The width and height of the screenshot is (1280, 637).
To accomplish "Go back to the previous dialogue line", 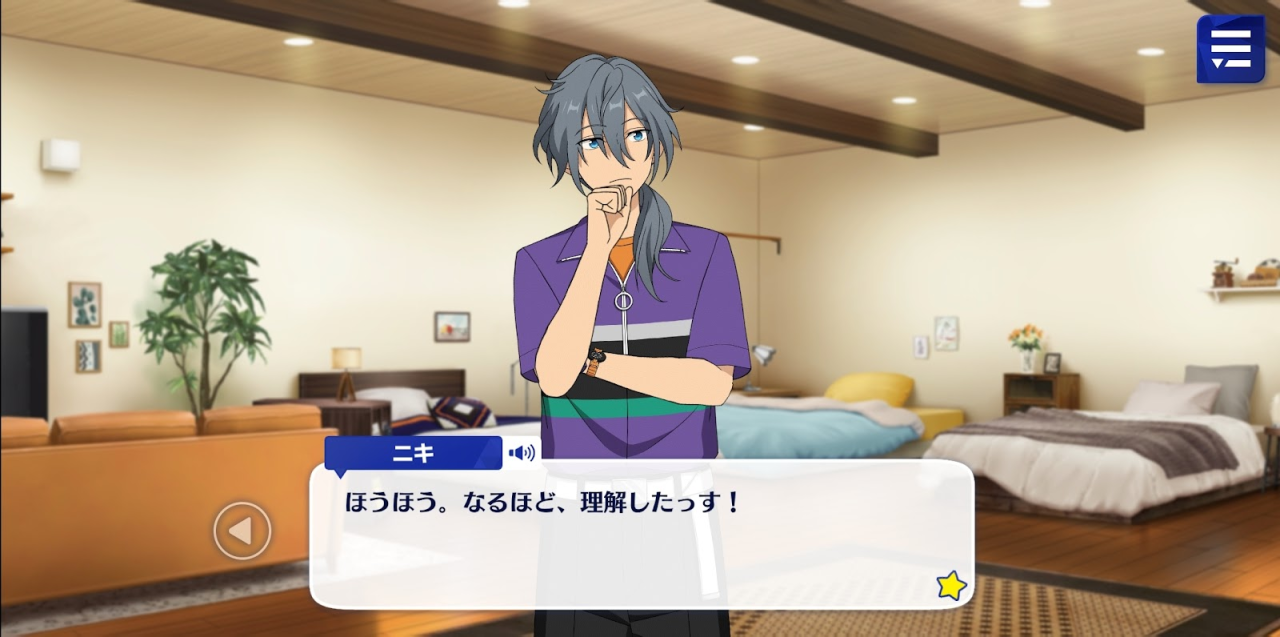I will (242, 530).
